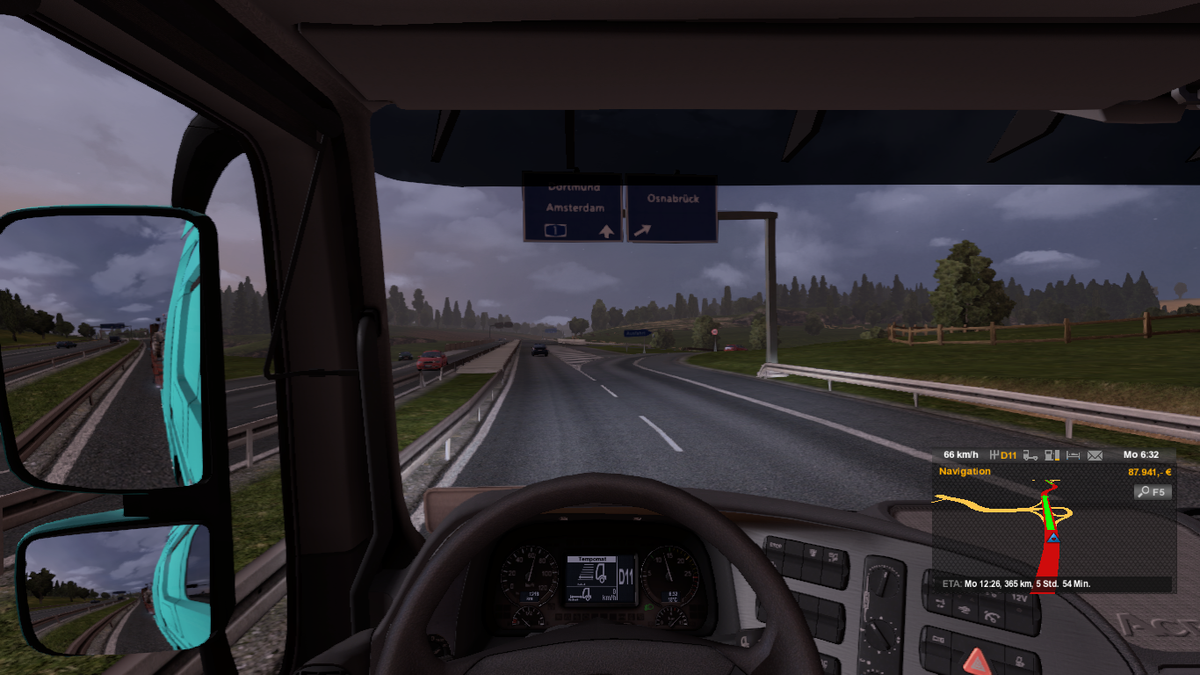Select the bed rest icon
Viewport: 1200px width, 675px height.
coord(1073,456)
